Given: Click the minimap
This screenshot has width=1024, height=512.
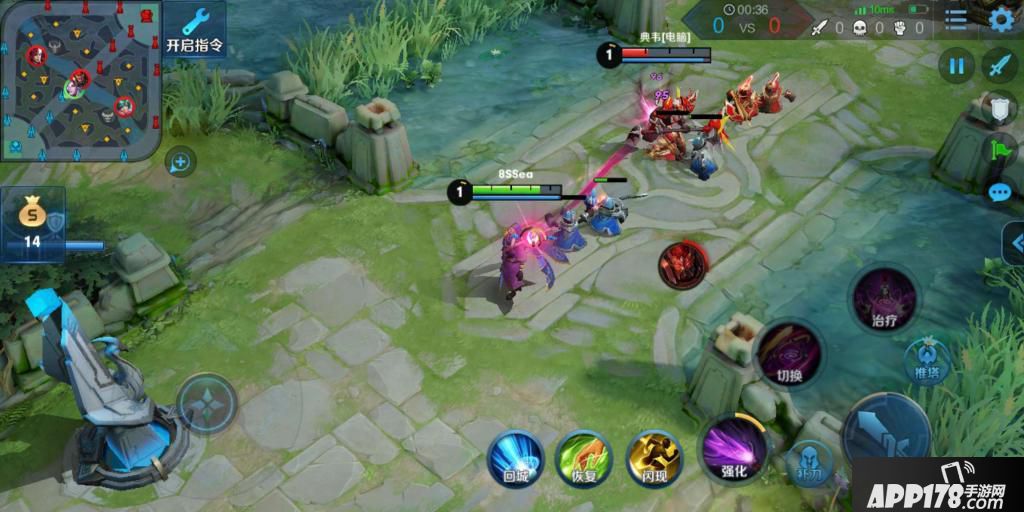Looking at the screenshot, I should click(80, 80).
